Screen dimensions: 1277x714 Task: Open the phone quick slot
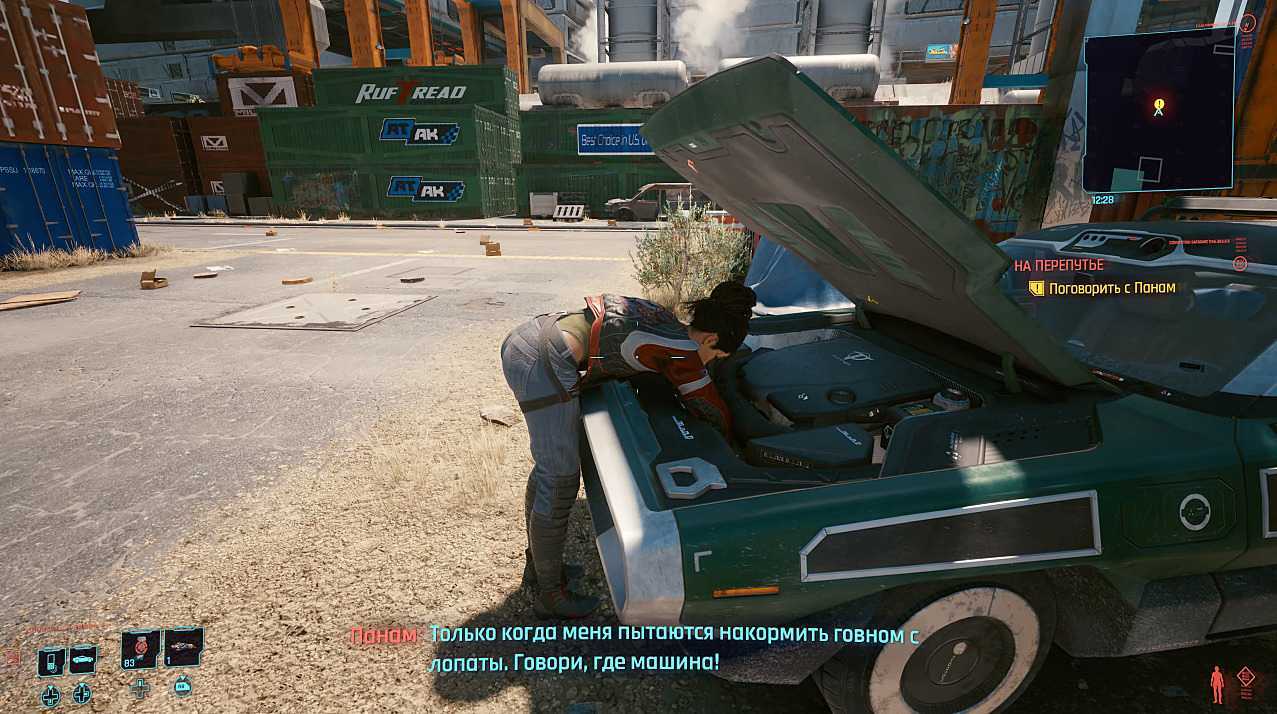click(x=51, y=661)
